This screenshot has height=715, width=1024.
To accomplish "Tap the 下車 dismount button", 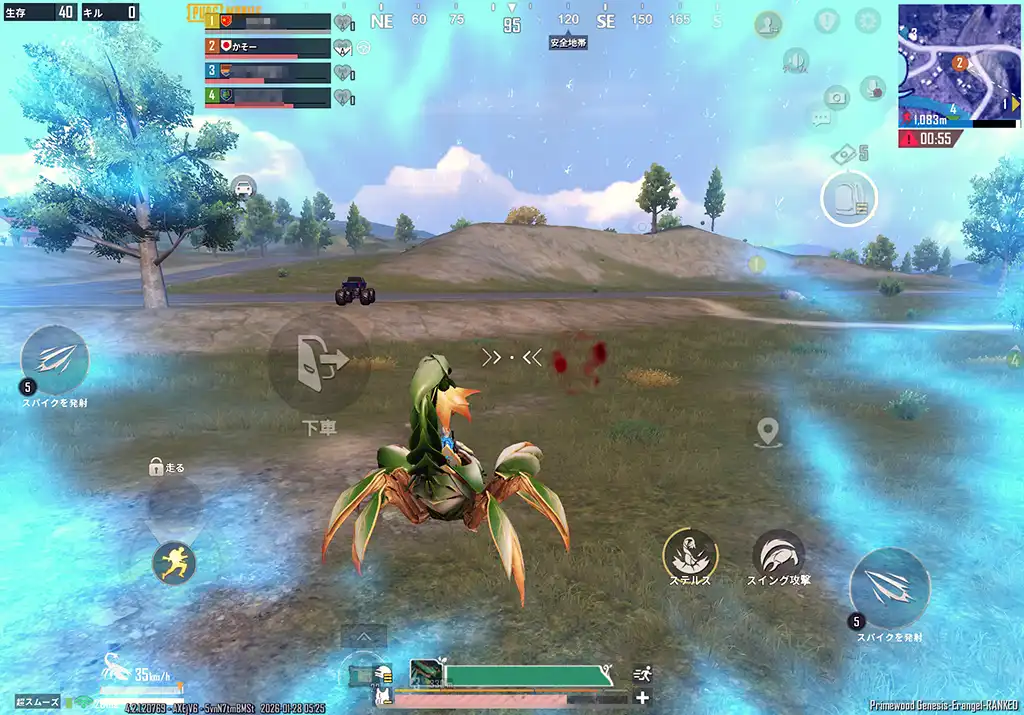I will [320, 364].
